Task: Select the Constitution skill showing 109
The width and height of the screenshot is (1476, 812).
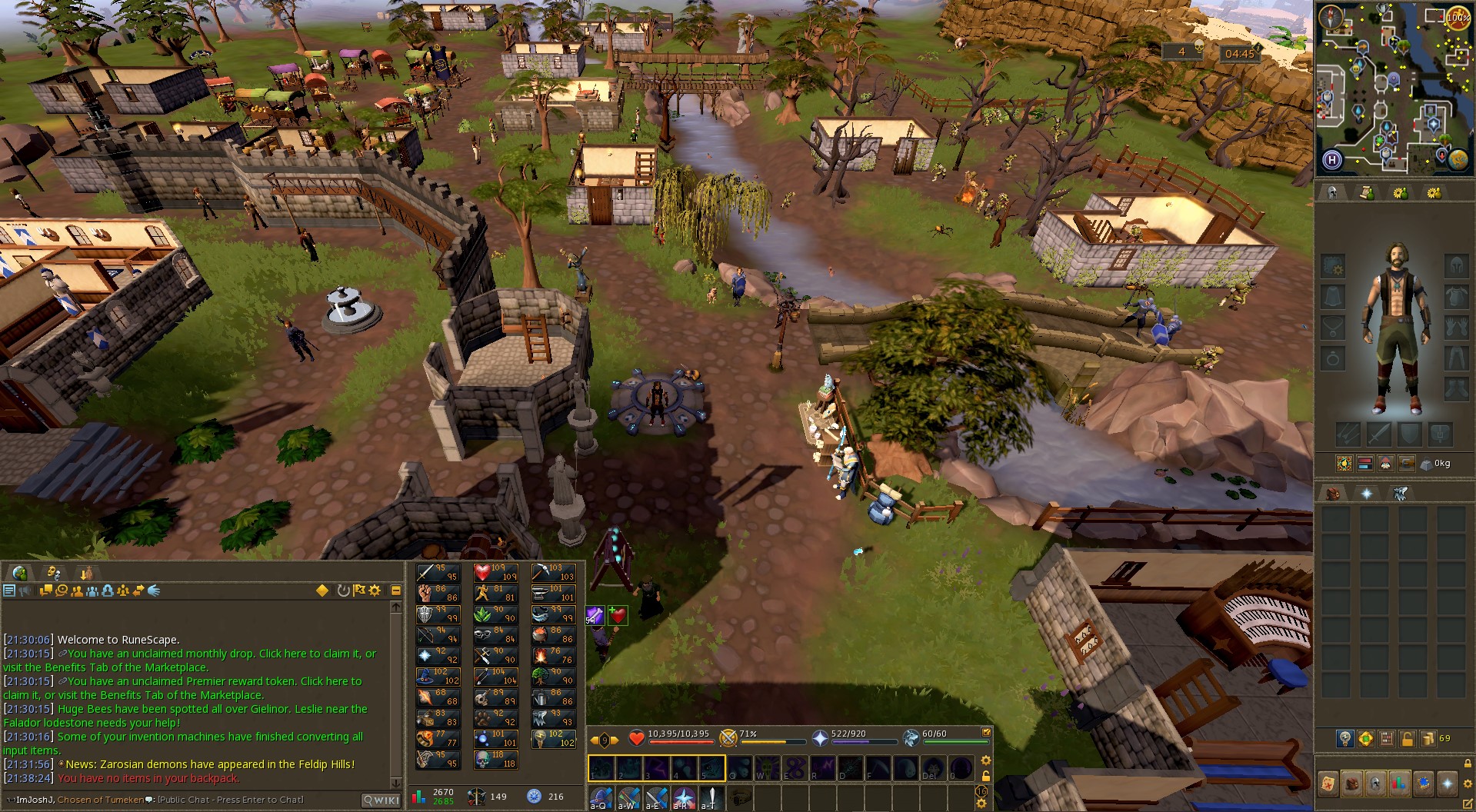Action: [x=495, y=573]
